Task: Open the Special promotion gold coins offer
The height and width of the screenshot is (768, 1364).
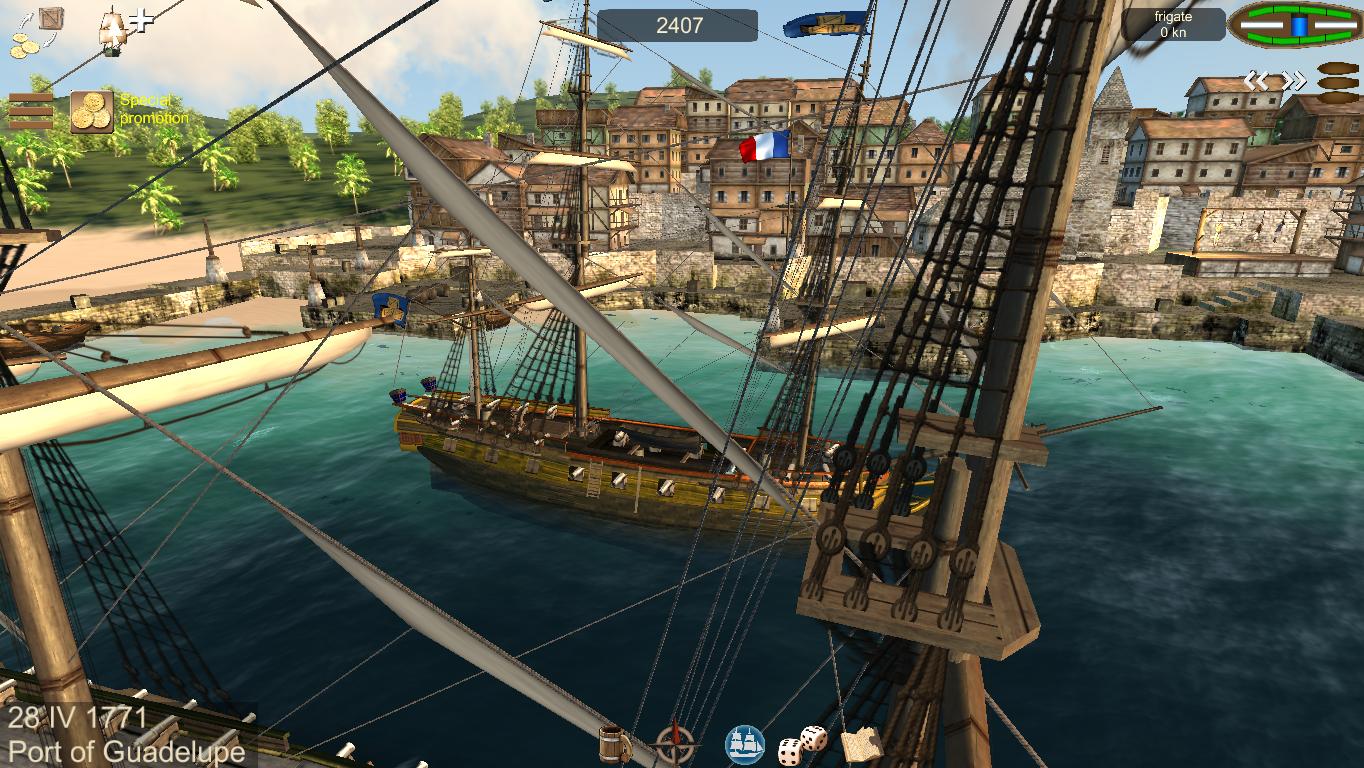Action: coord(92,112)
